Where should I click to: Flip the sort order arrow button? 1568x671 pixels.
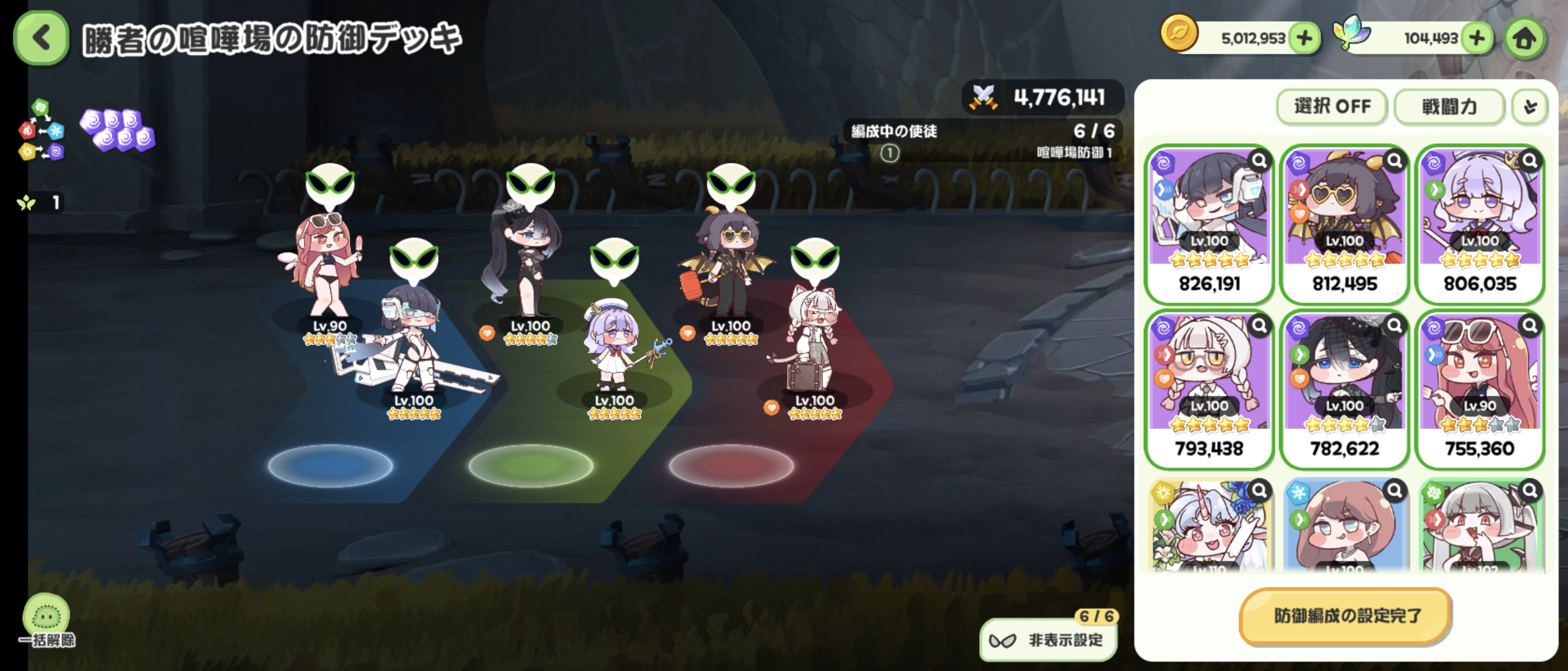1529,107
